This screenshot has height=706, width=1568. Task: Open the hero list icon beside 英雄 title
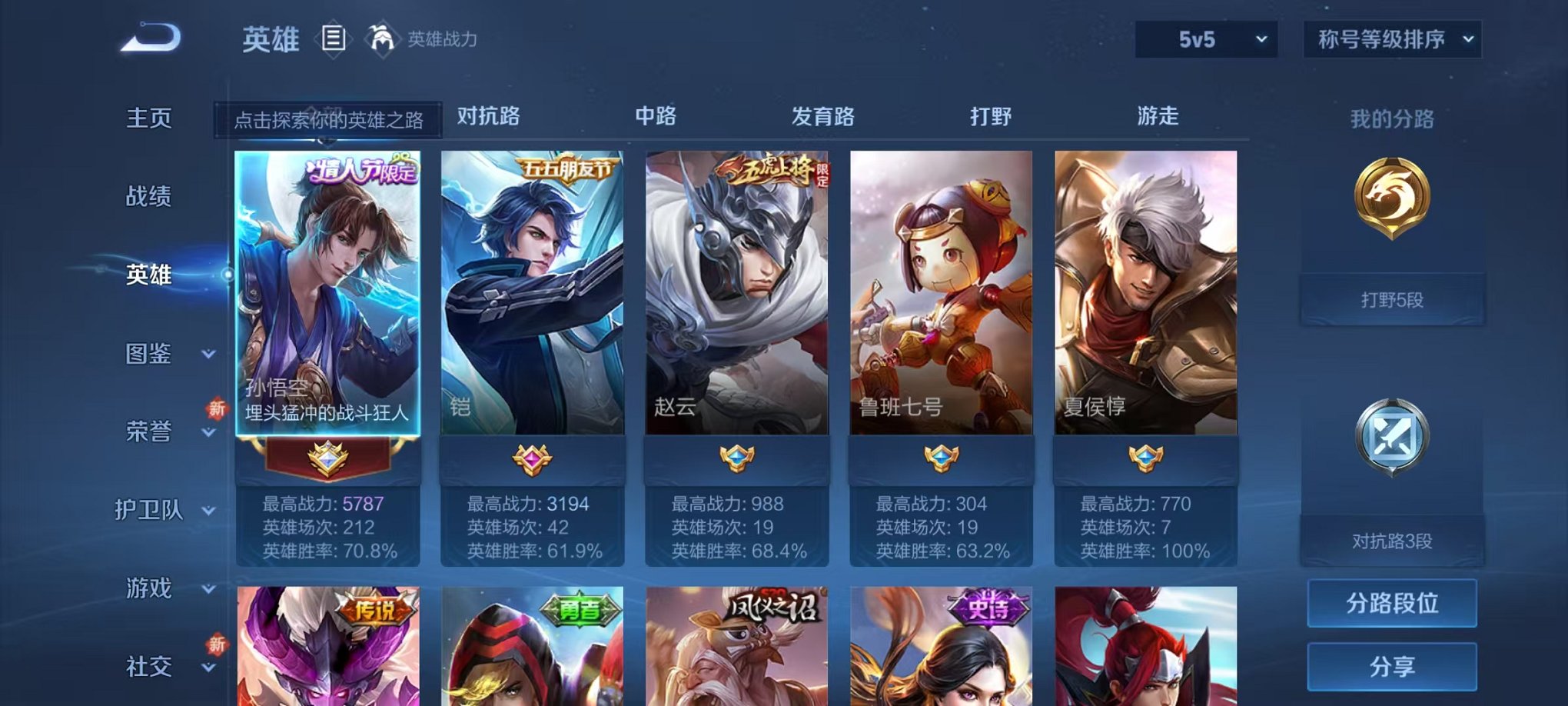(x=334, y=38)
